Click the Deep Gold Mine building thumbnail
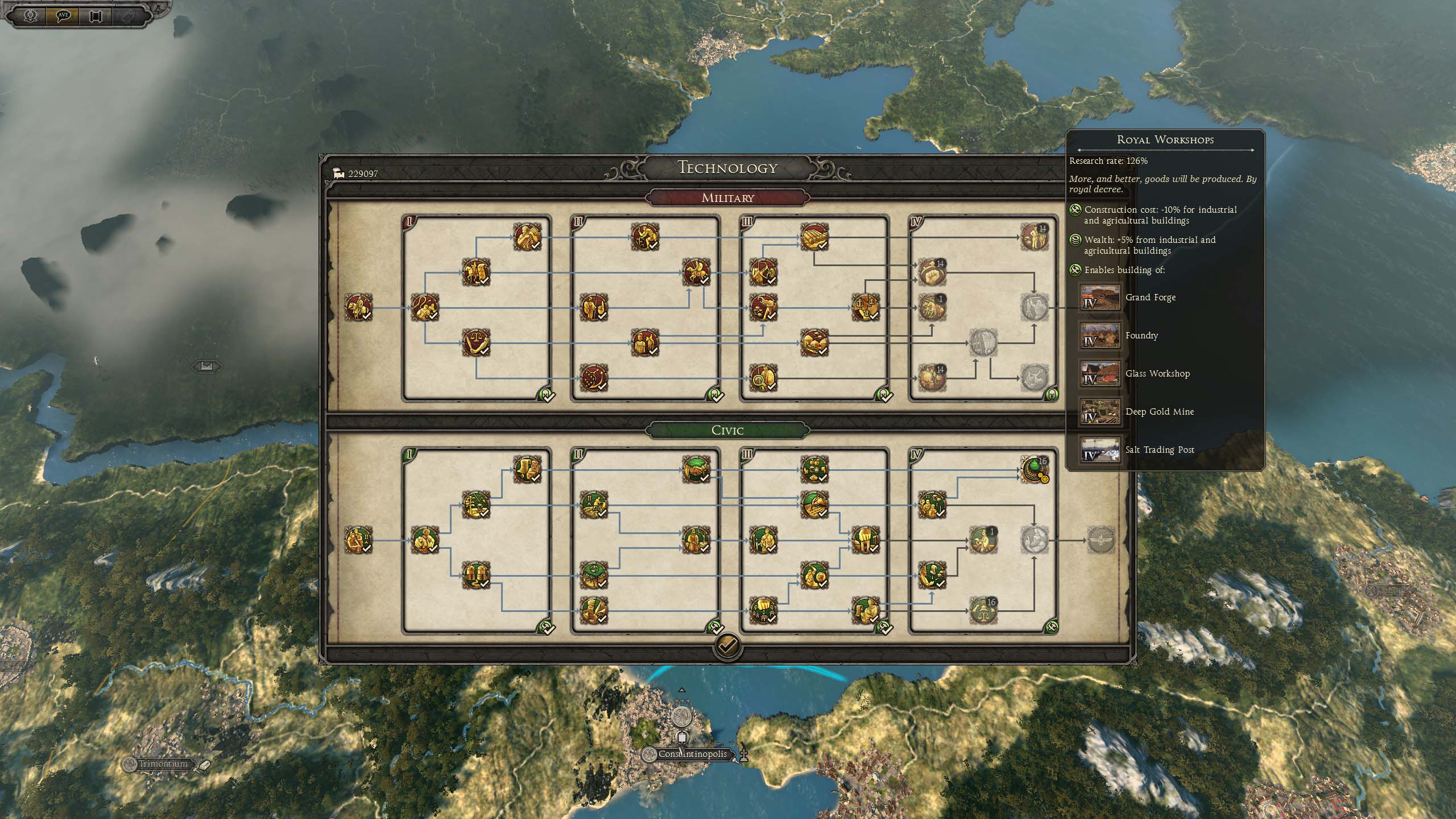This screenshot has height=819, width=1456. tap(1100, 412)
